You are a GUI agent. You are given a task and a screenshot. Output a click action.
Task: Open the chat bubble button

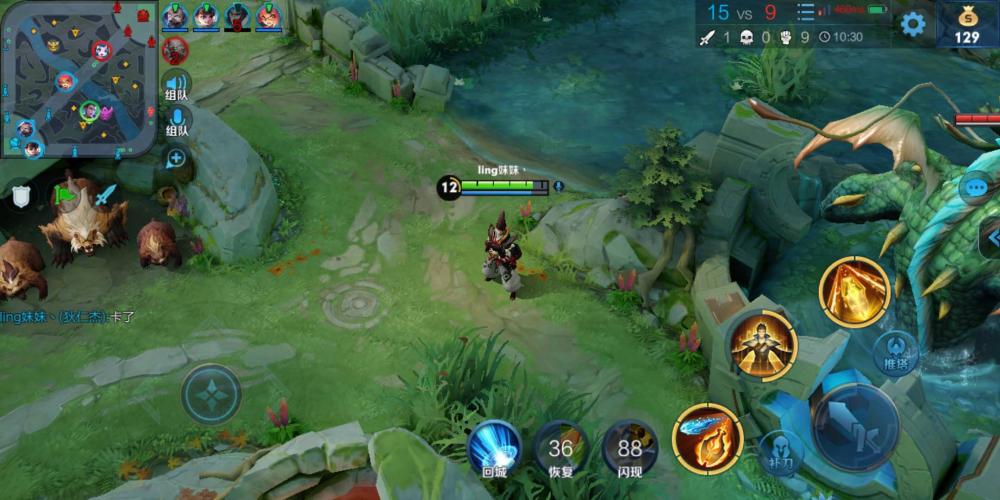click(x=976, y=187)
